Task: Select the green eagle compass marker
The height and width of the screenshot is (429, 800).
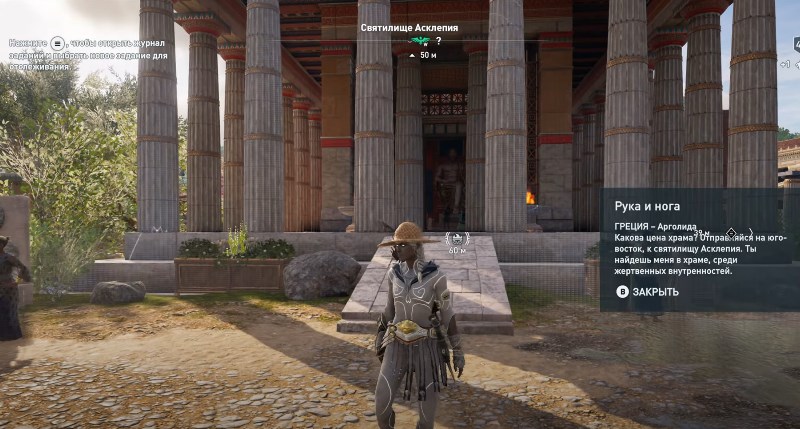Action: pyautogui.click(x=422, y=41)
